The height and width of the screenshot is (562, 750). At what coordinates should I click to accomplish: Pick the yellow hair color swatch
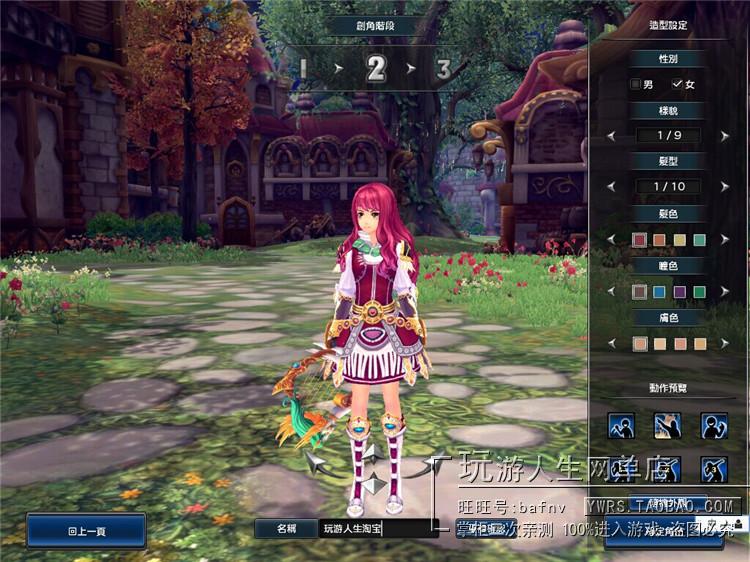coord(680,239)
